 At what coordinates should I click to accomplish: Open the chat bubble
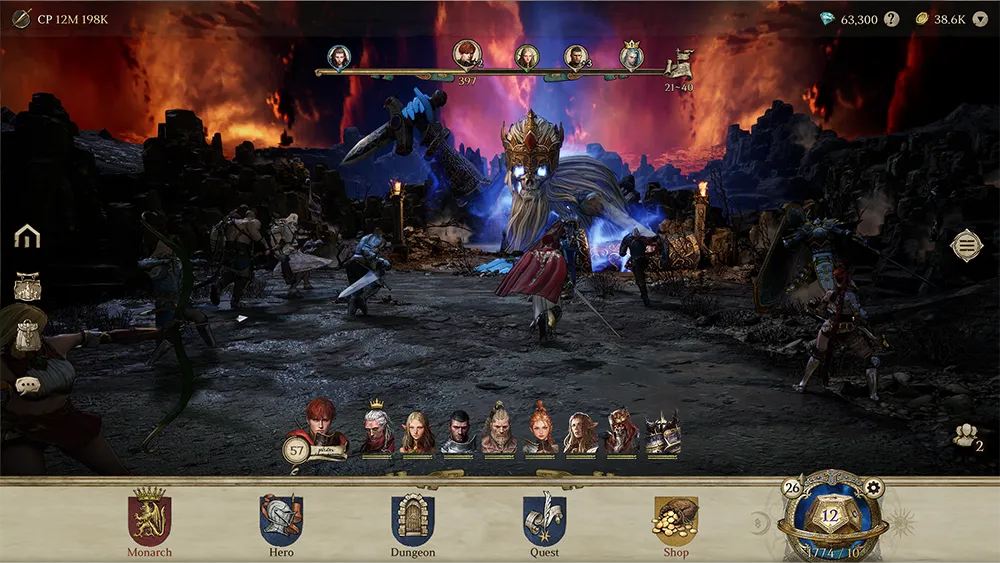(27, 385)
